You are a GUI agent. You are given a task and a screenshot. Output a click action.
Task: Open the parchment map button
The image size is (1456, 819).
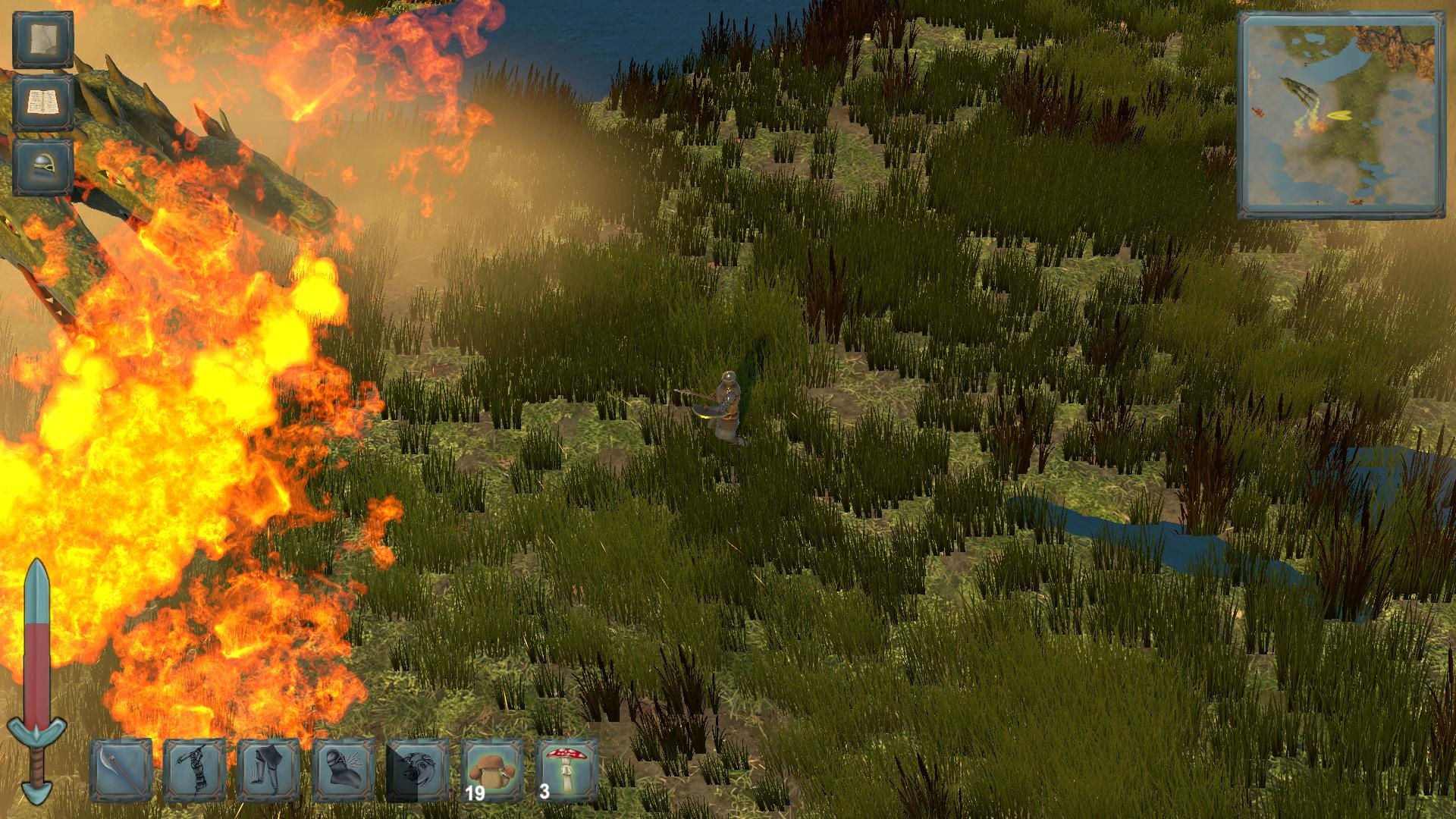(43, 41)
